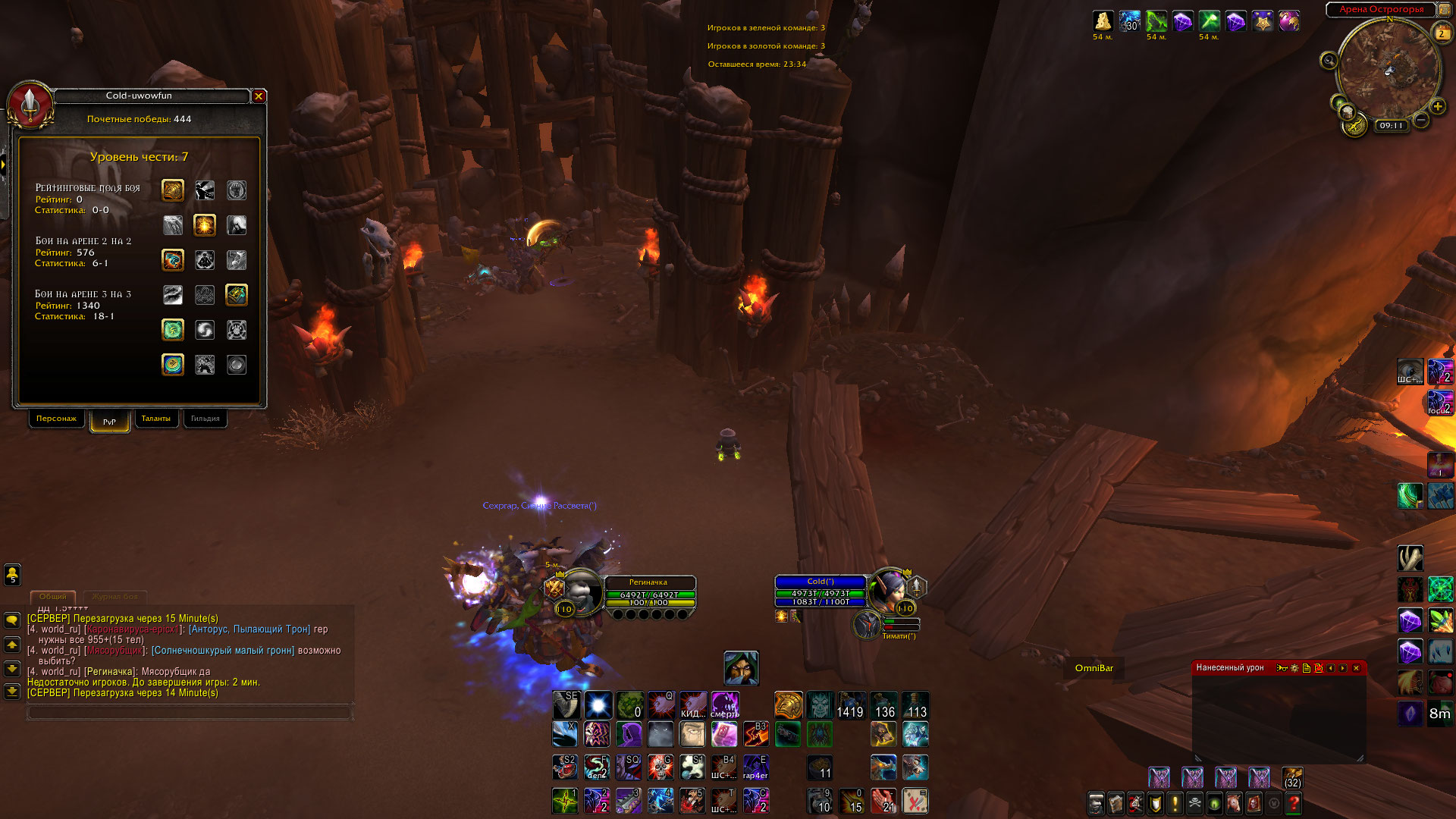The height and width of the screenshot is (819, 1456).
Task: Open the calendar button showing 2
Action: pos(1441,33)
